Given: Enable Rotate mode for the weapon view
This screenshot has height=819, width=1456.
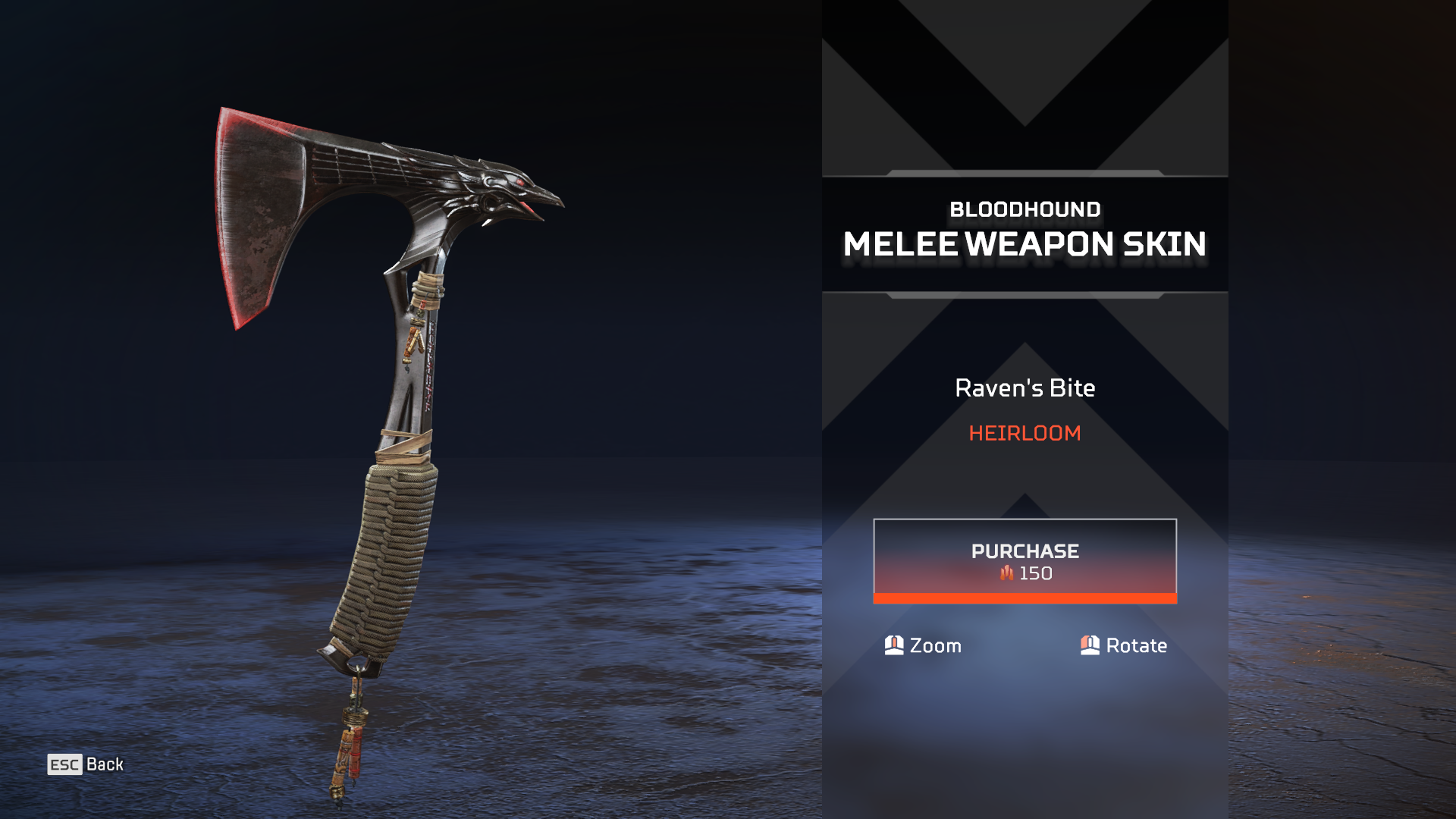Looking at the screenshot, I should pyautogui.click(x=1124, y=646).
